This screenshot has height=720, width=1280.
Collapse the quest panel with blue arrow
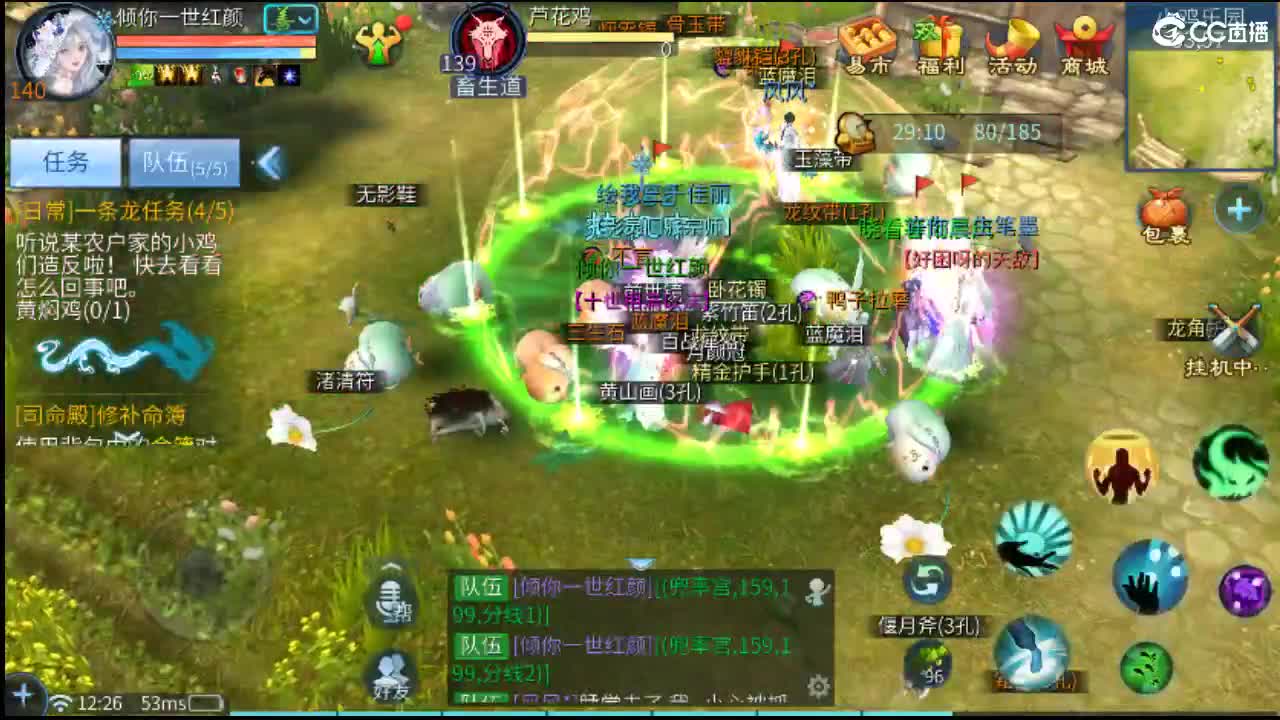click(268, 161)
